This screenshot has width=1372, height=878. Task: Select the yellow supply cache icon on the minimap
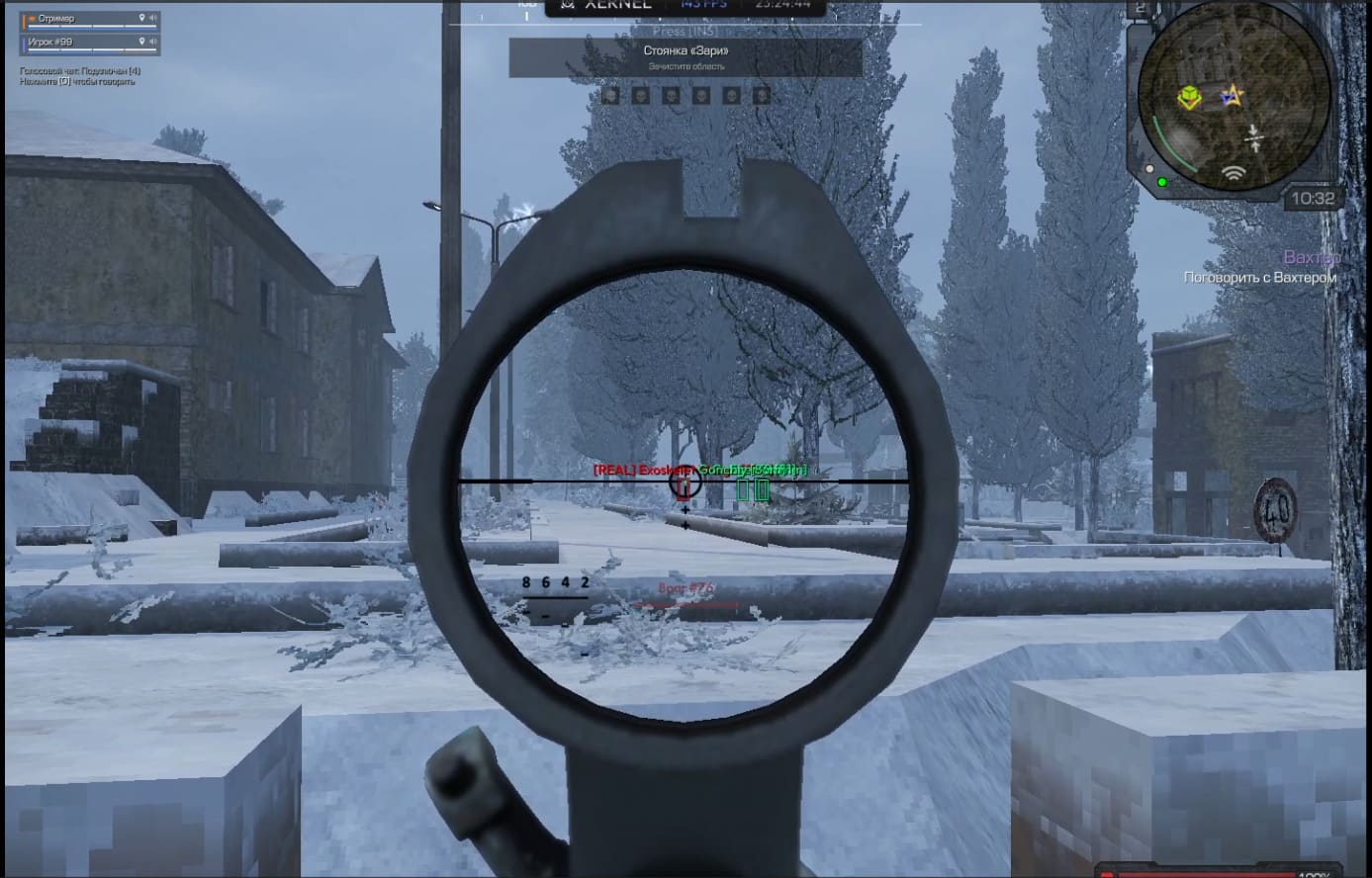pos(1189,96)
